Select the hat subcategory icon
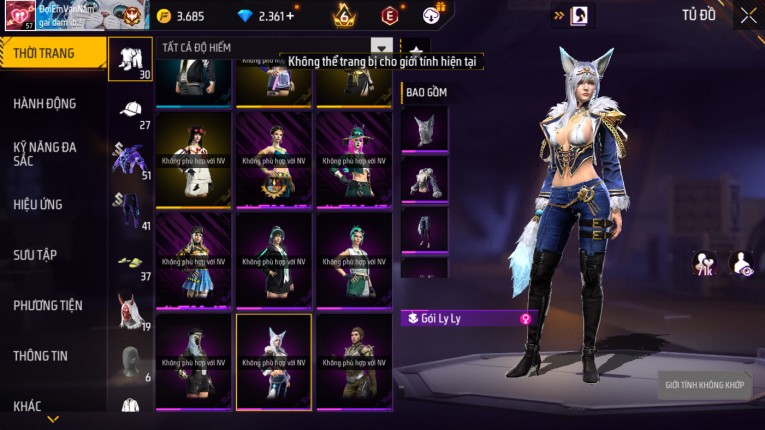Viewport: 765px width, 430px height. pyautogui.click(x=130, y=110)
